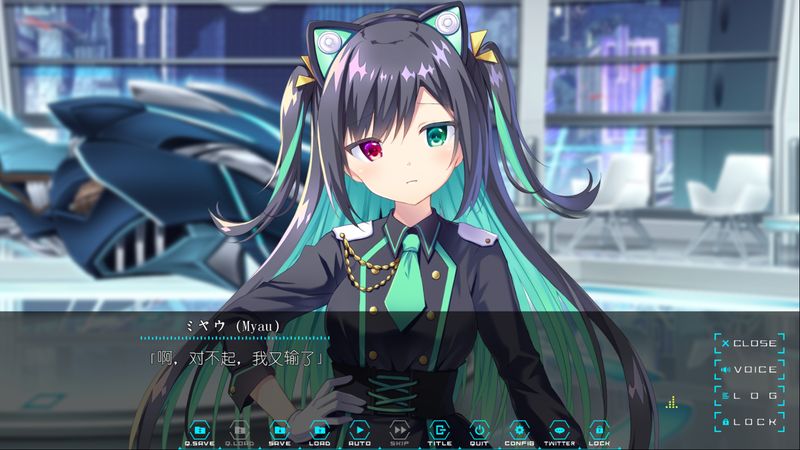
Task: Toggle AUTO play mode
Action: coord(360,430)
